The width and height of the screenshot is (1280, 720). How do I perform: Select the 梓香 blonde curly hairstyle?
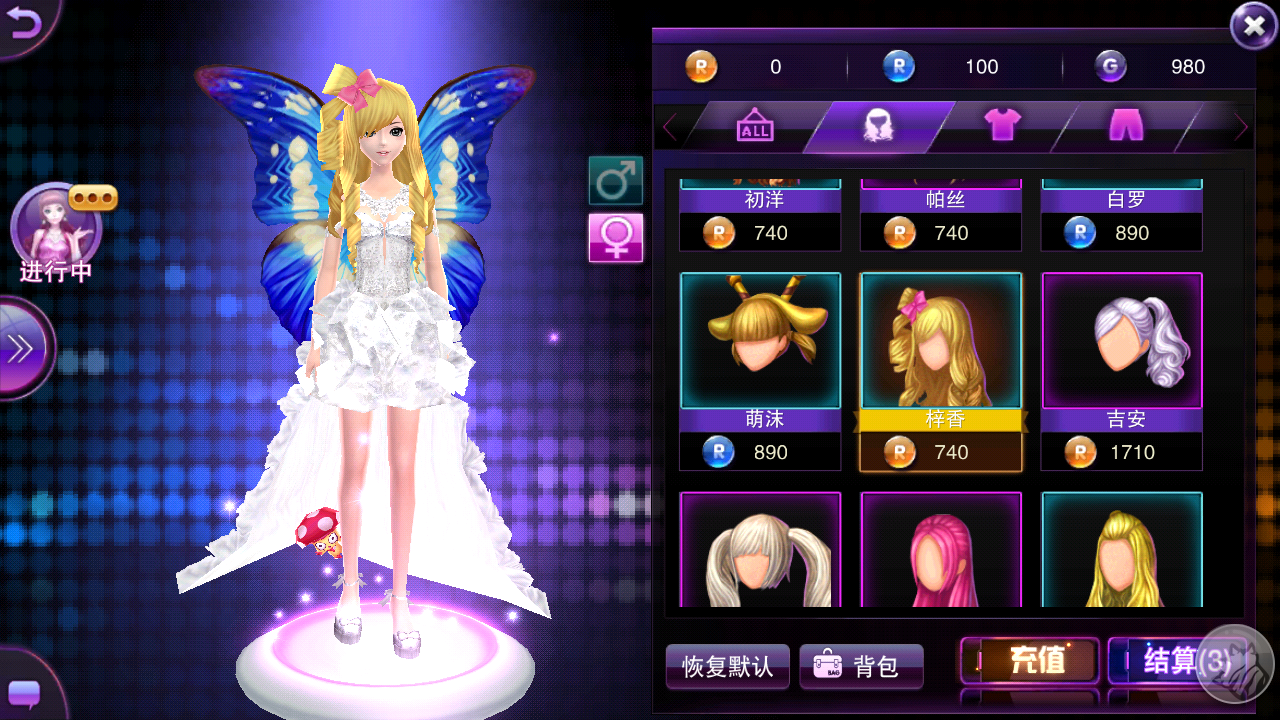pyautogui.click(x=941, y=342)
